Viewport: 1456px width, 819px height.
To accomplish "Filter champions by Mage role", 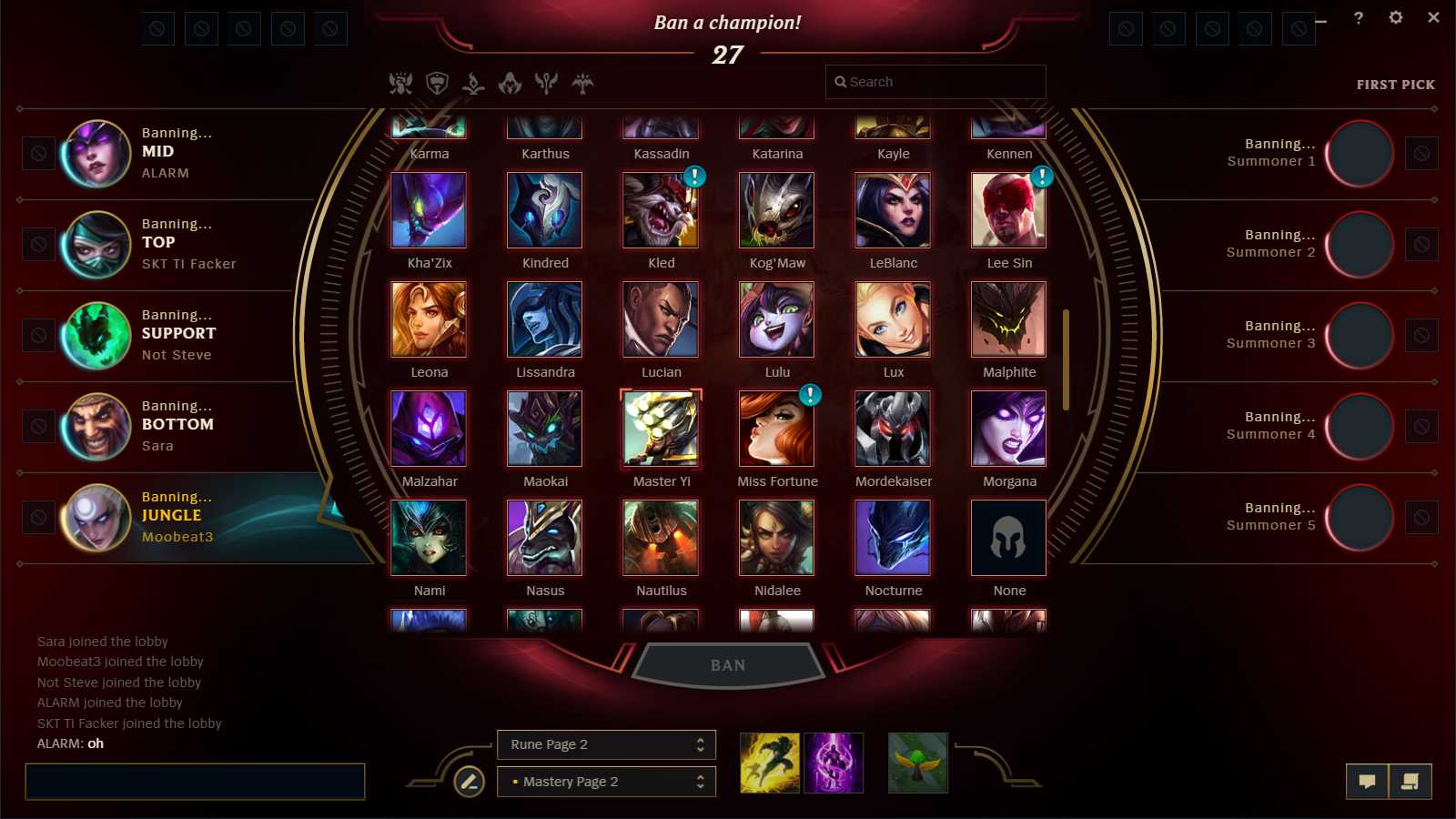I will coord(473,83).
